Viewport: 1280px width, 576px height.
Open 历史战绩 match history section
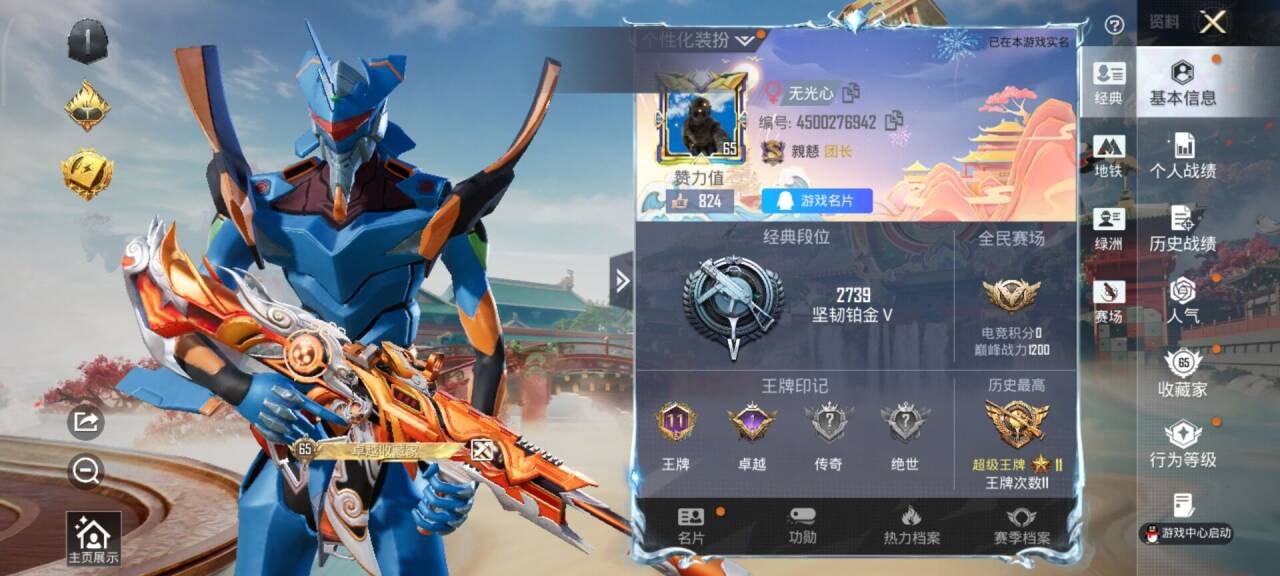(1183, 228)
